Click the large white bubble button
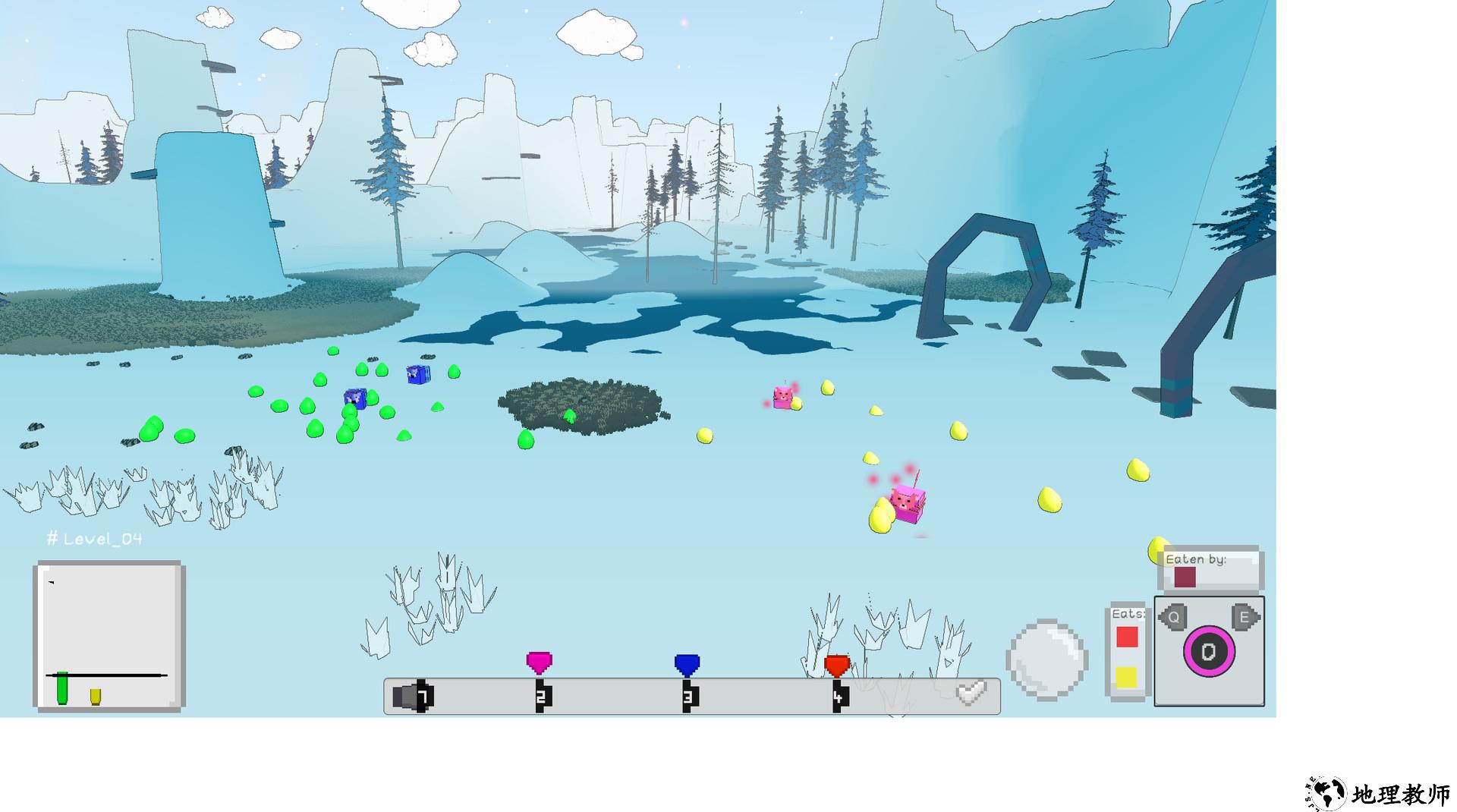Screen dimensions: 1457x812 click(1046, 659)
